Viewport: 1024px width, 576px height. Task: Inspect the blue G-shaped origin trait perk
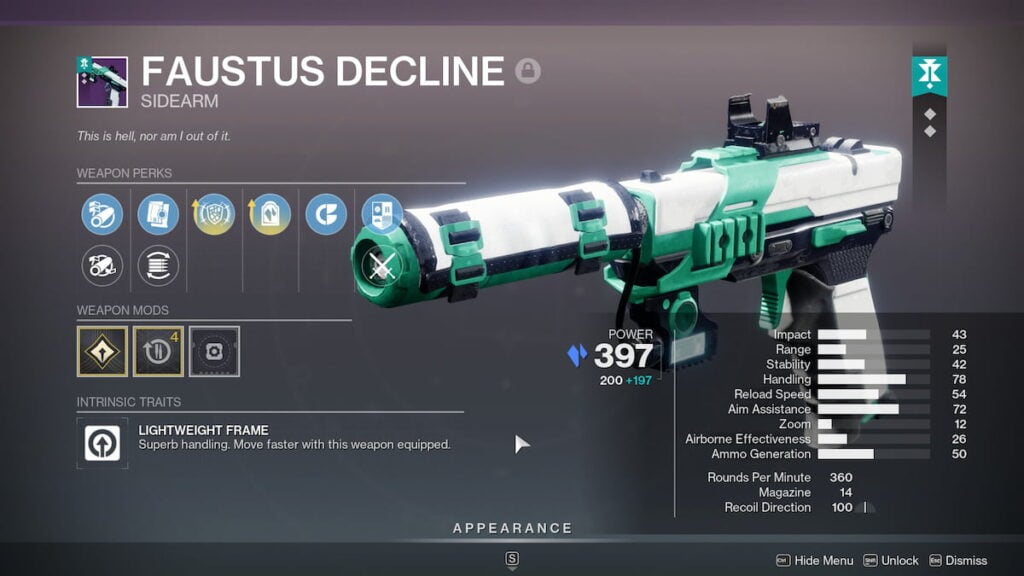click(326, 214)
